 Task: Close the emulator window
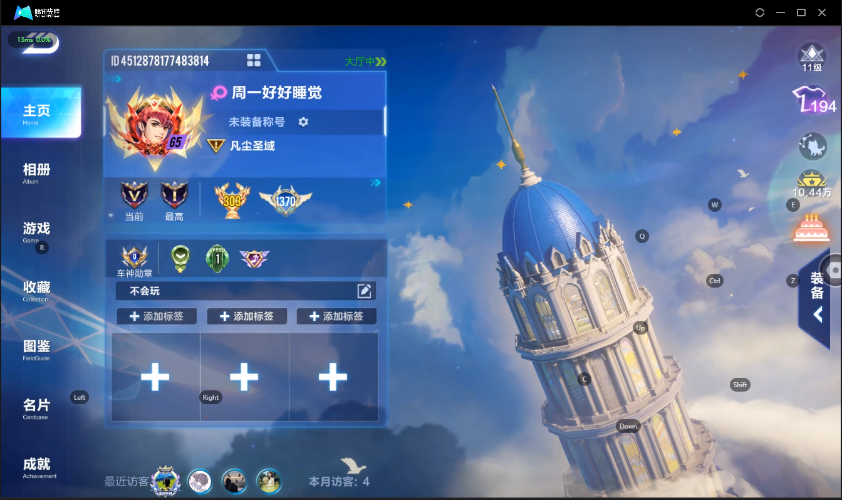pyautogui.click(x=822, y=12)
